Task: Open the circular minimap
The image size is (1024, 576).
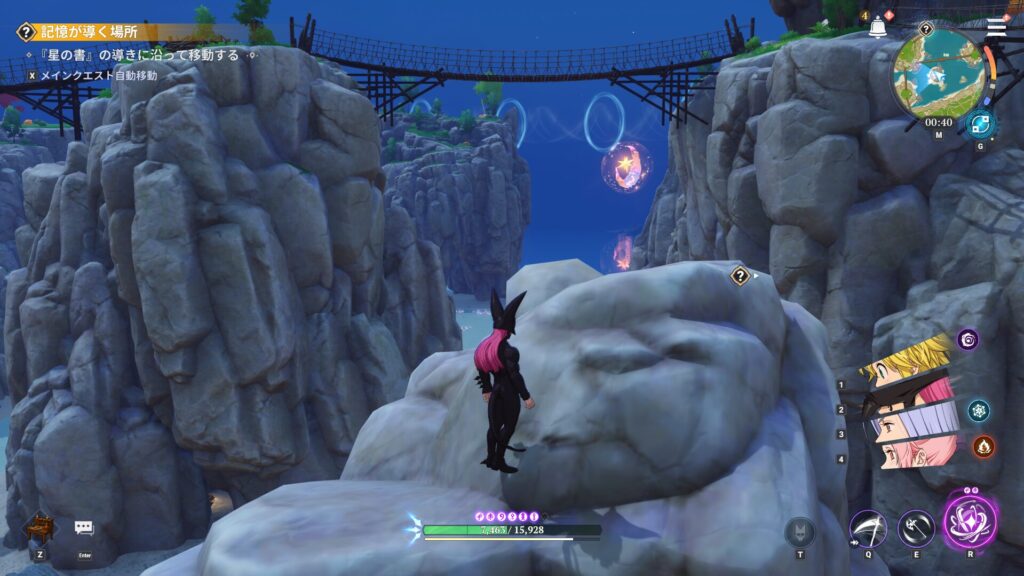Action: coord(938,76)
